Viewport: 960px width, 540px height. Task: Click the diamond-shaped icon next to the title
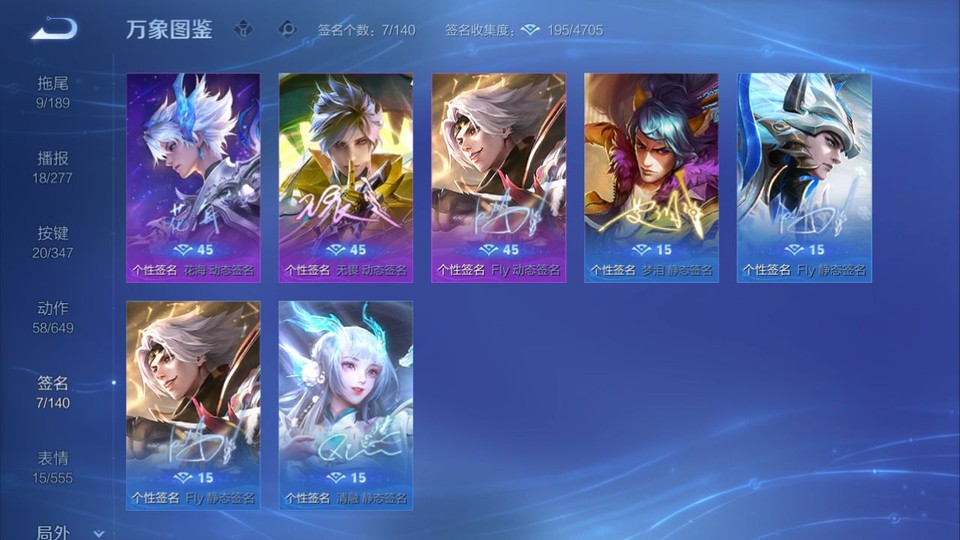click(243, 29)
